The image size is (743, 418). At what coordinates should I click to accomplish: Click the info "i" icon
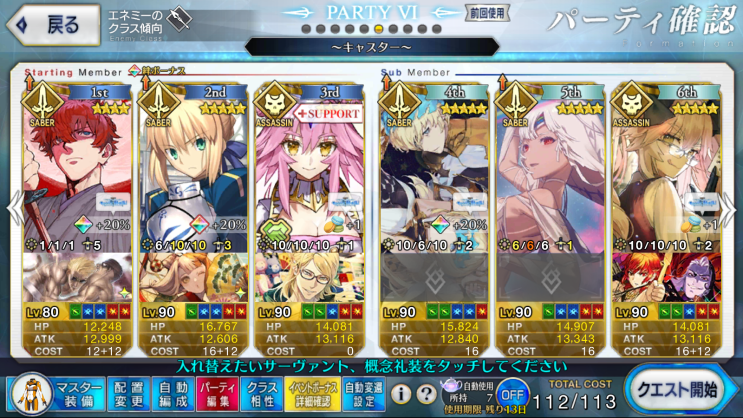pos(400,394)
